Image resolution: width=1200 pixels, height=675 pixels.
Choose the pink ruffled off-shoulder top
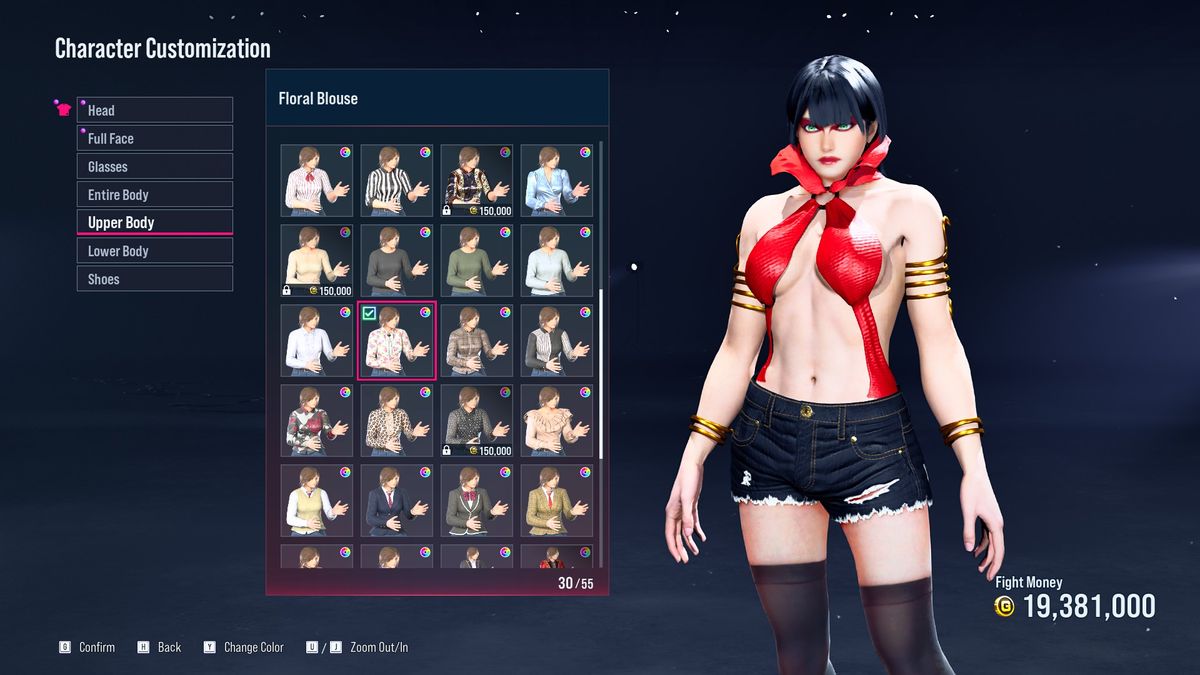pos(557,421)
